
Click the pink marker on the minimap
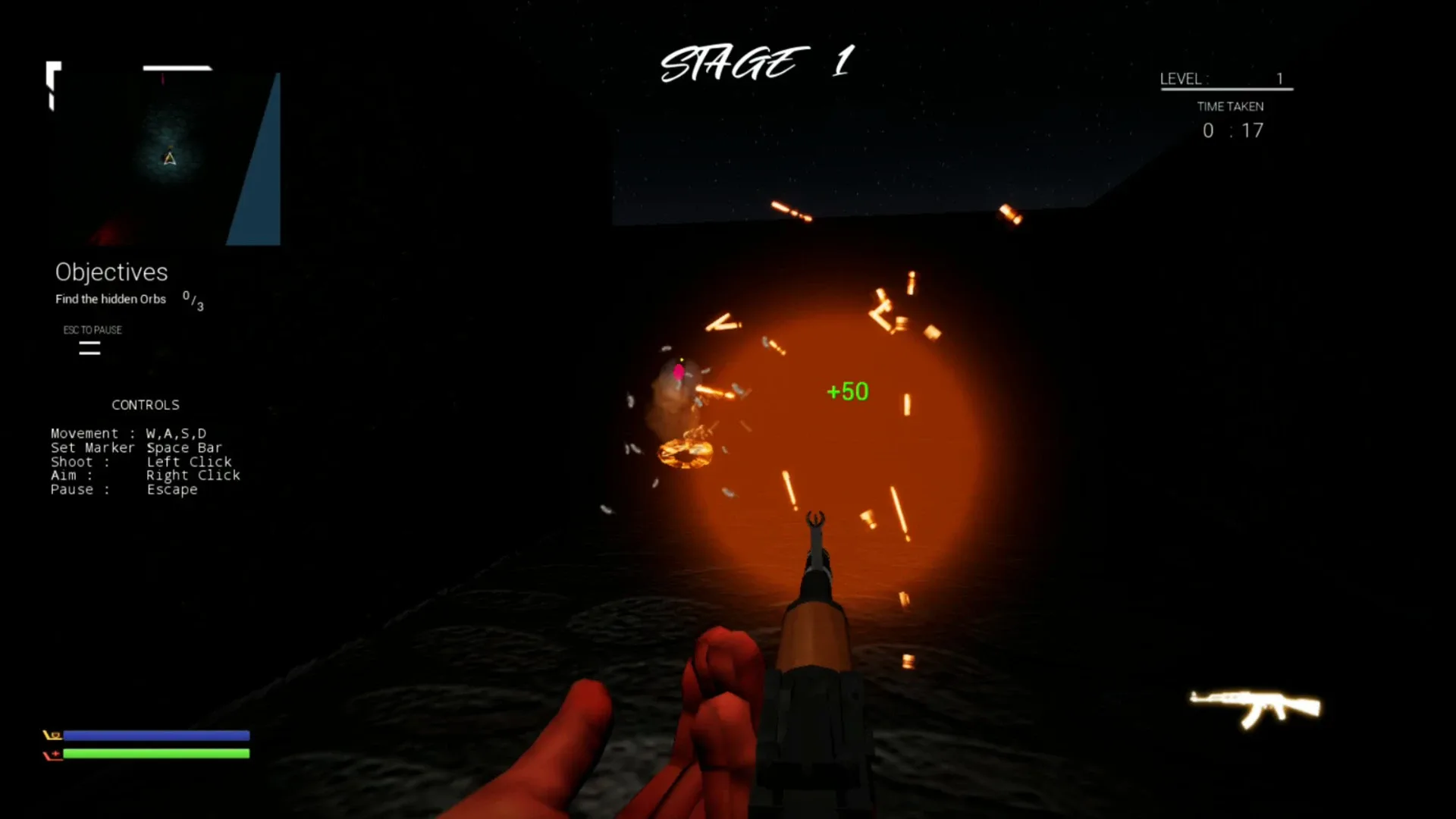163,80
